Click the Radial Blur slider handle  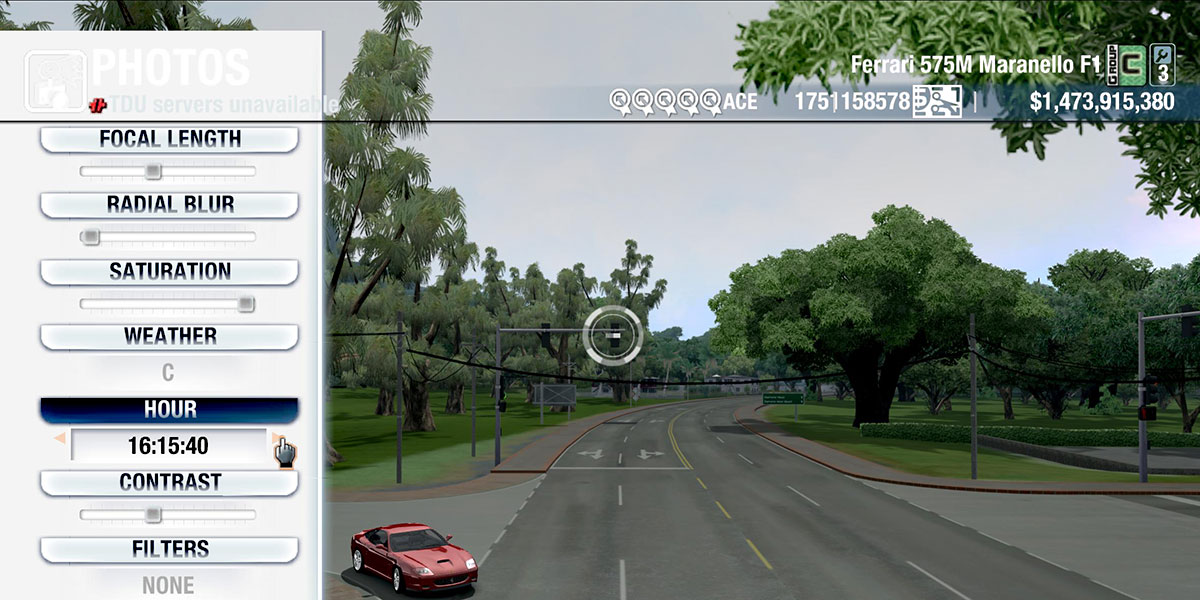tap(90, 237)
